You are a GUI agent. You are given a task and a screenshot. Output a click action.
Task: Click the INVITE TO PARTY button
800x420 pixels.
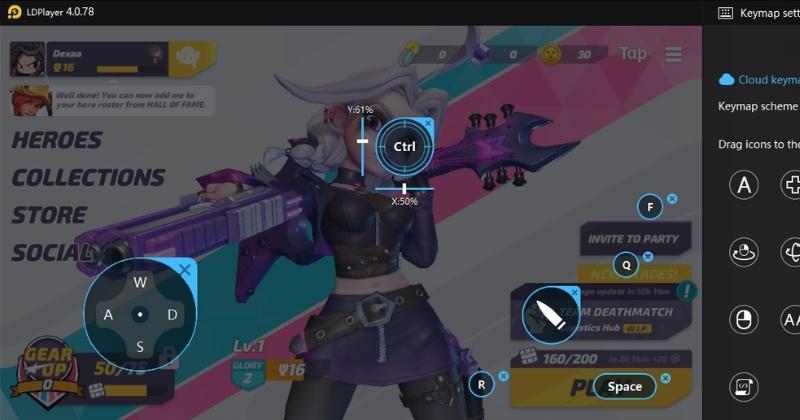point(634,239)
